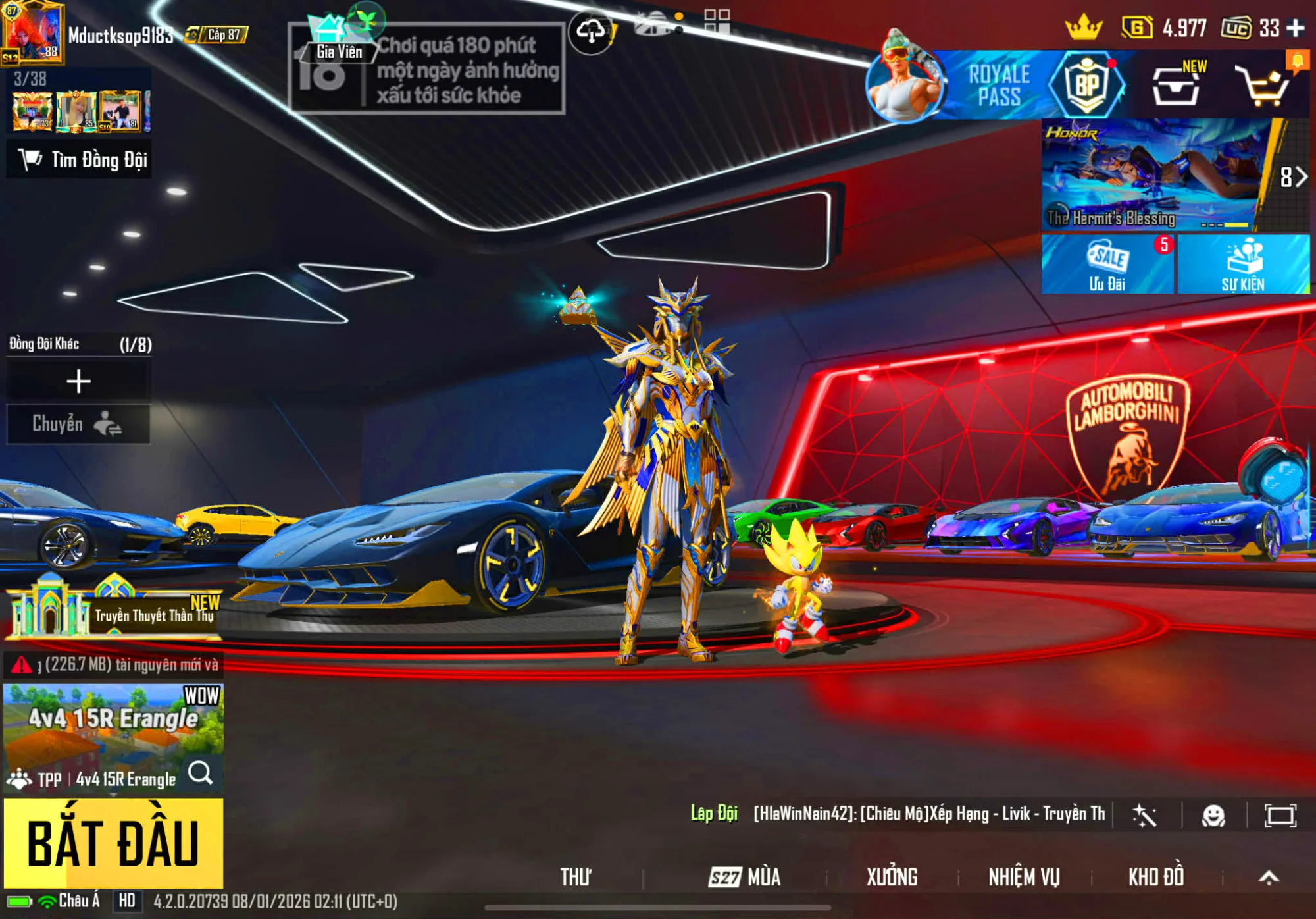
Task: Open the emote smiley face icon
Action: click(1213, 816)
